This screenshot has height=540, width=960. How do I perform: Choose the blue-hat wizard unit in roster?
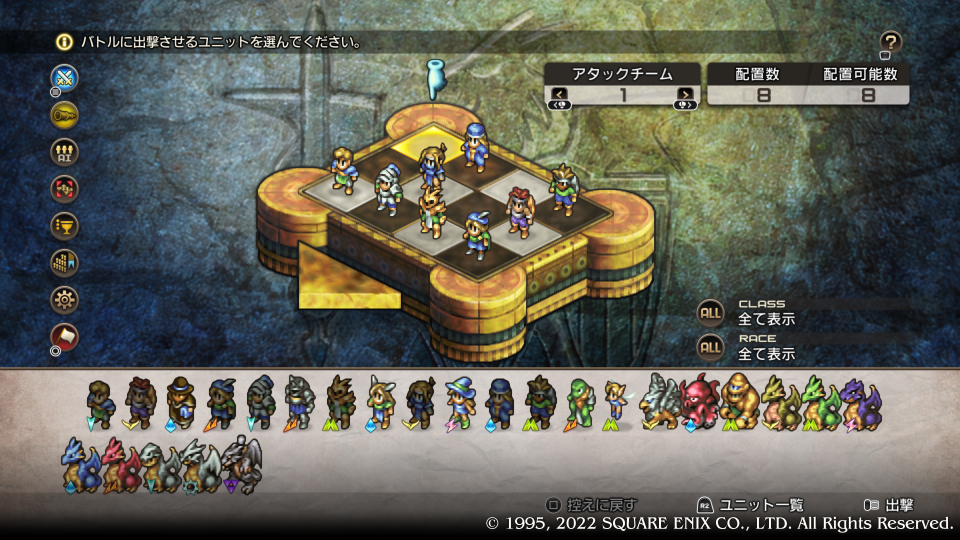[x=459, y=402]
